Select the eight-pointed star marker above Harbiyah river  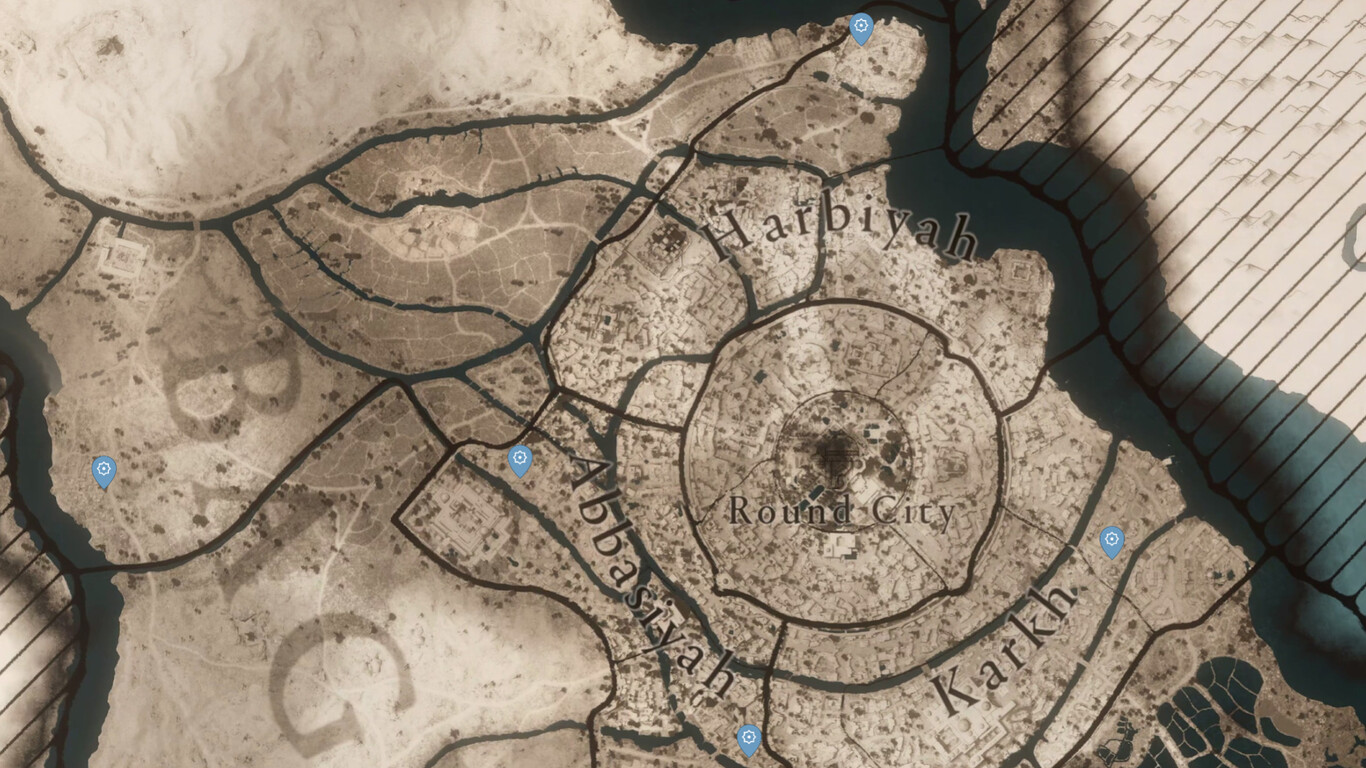pos(862,27)
